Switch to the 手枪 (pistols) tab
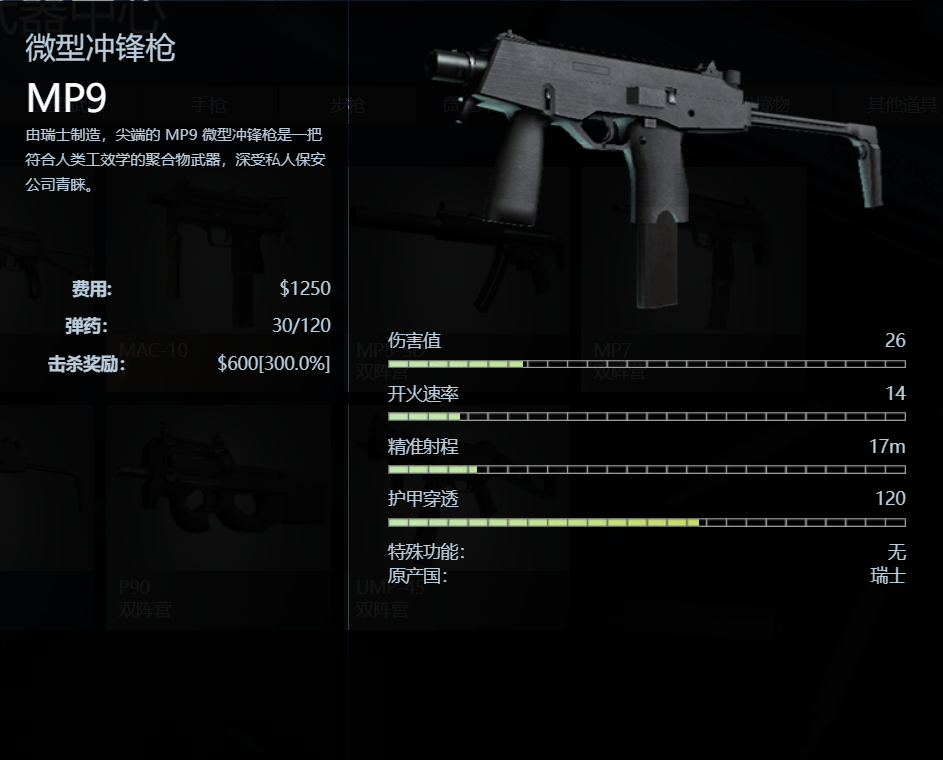The width and height of the screenshot is (943, 760). click(x=209, y=105)
